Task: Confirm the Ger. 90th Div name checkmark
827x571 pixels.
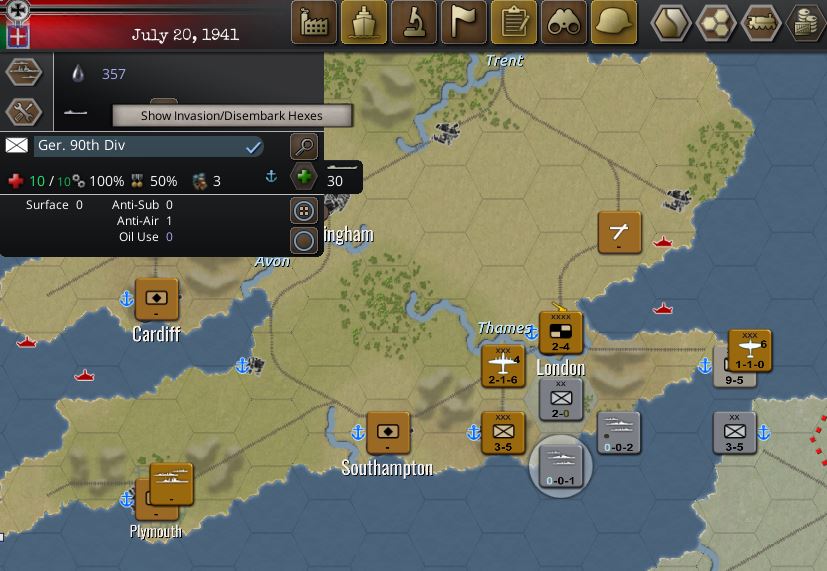Action: coord(254,147)
